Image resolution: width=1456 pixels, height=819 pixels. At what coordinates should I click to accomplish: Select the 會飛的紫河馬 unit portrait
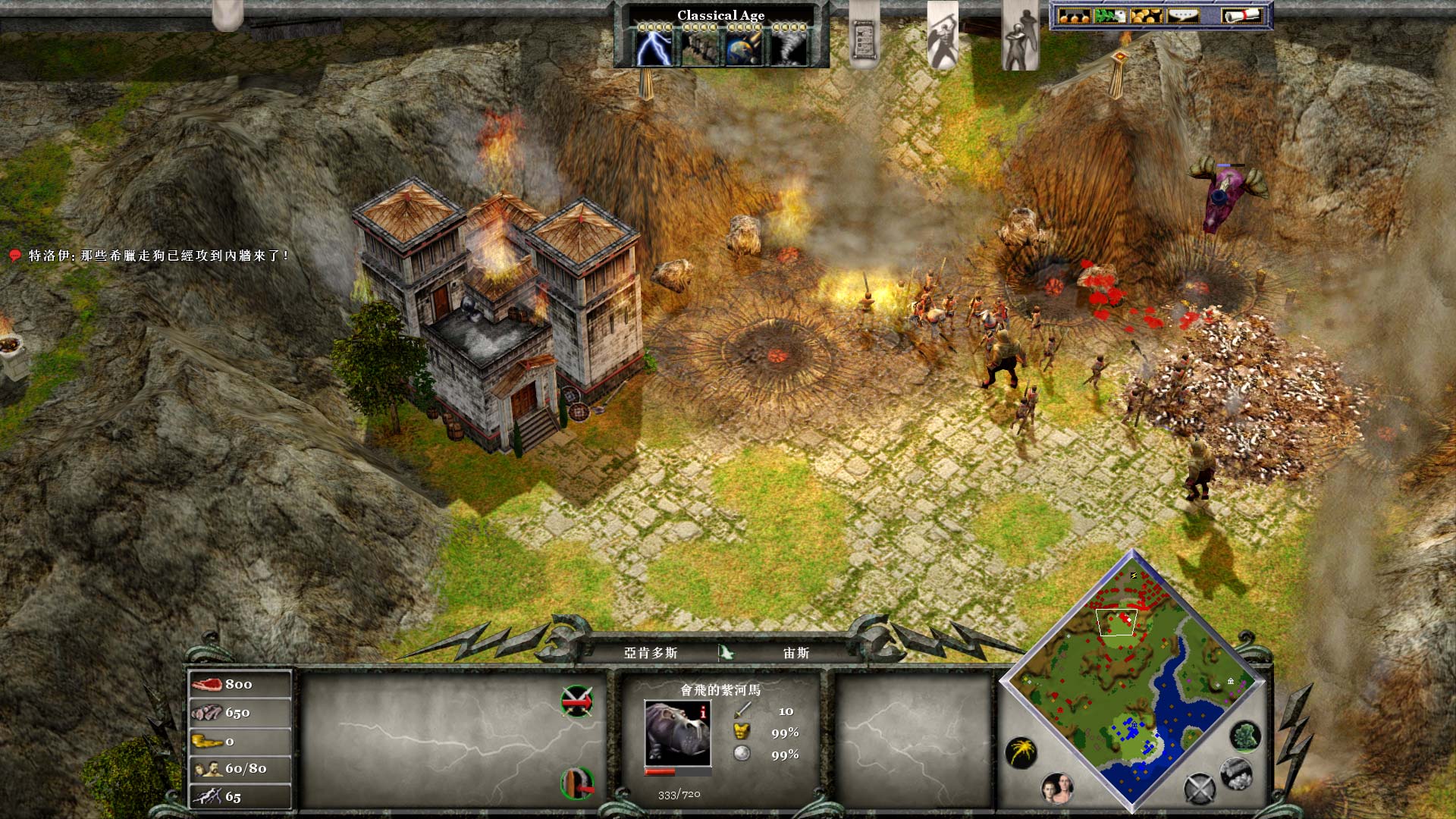pos(677,734)
